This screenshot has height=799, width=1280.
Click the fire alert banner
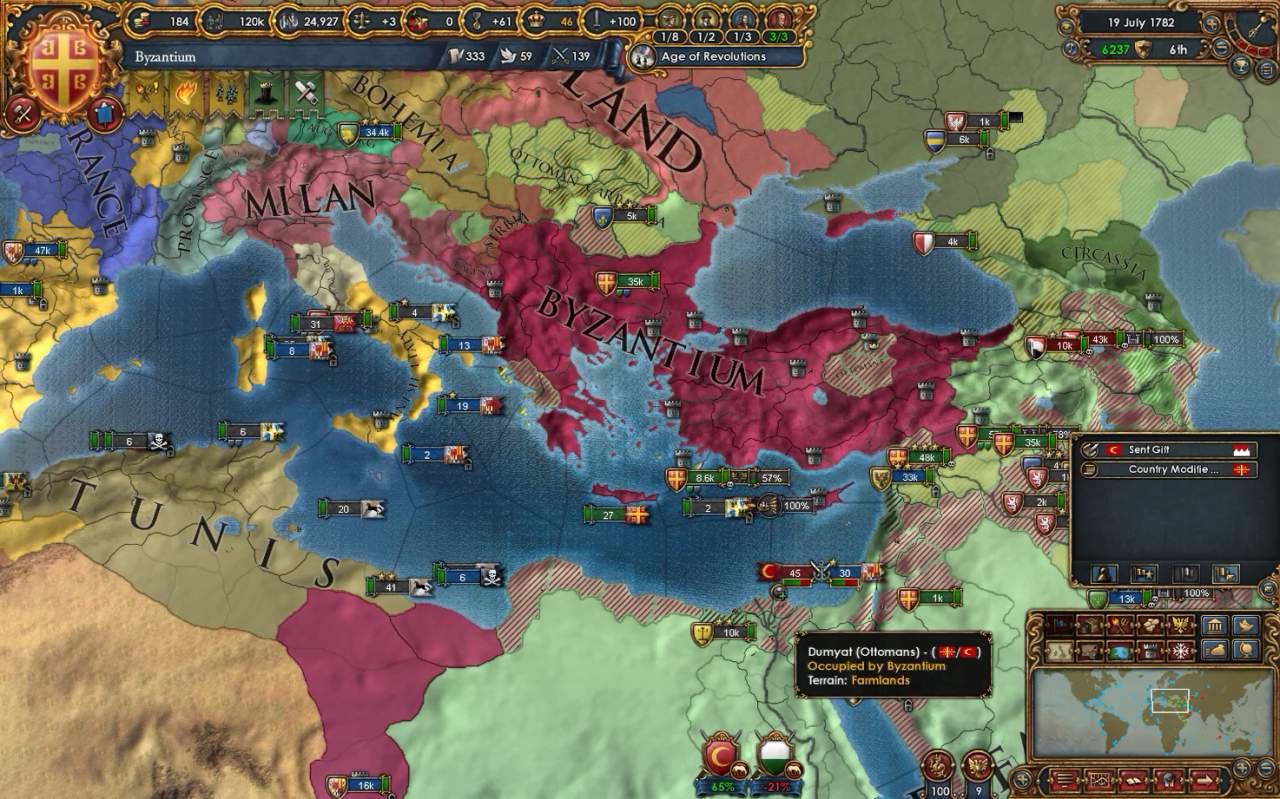187,93
